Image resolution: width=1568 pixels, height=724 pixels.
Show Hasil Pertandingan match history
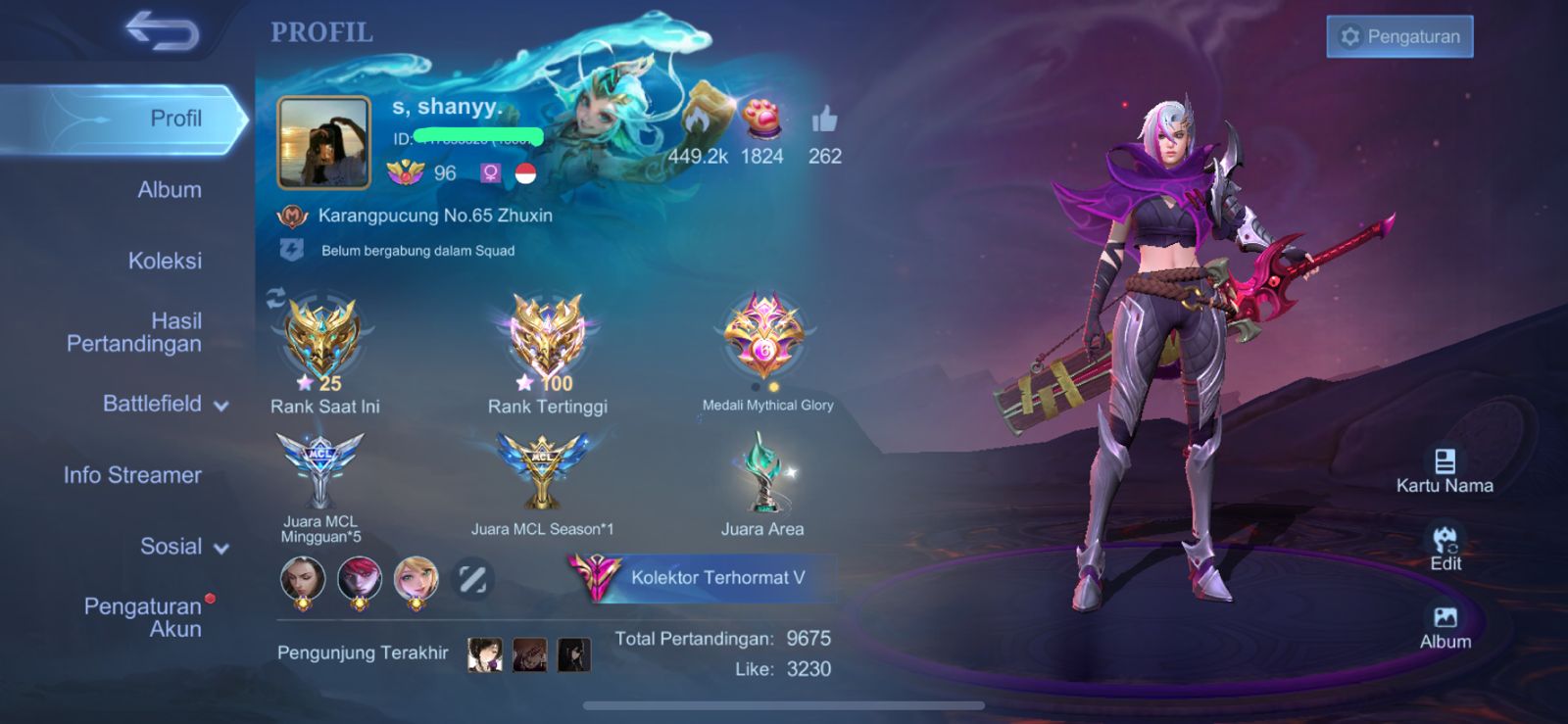[134, 332]
